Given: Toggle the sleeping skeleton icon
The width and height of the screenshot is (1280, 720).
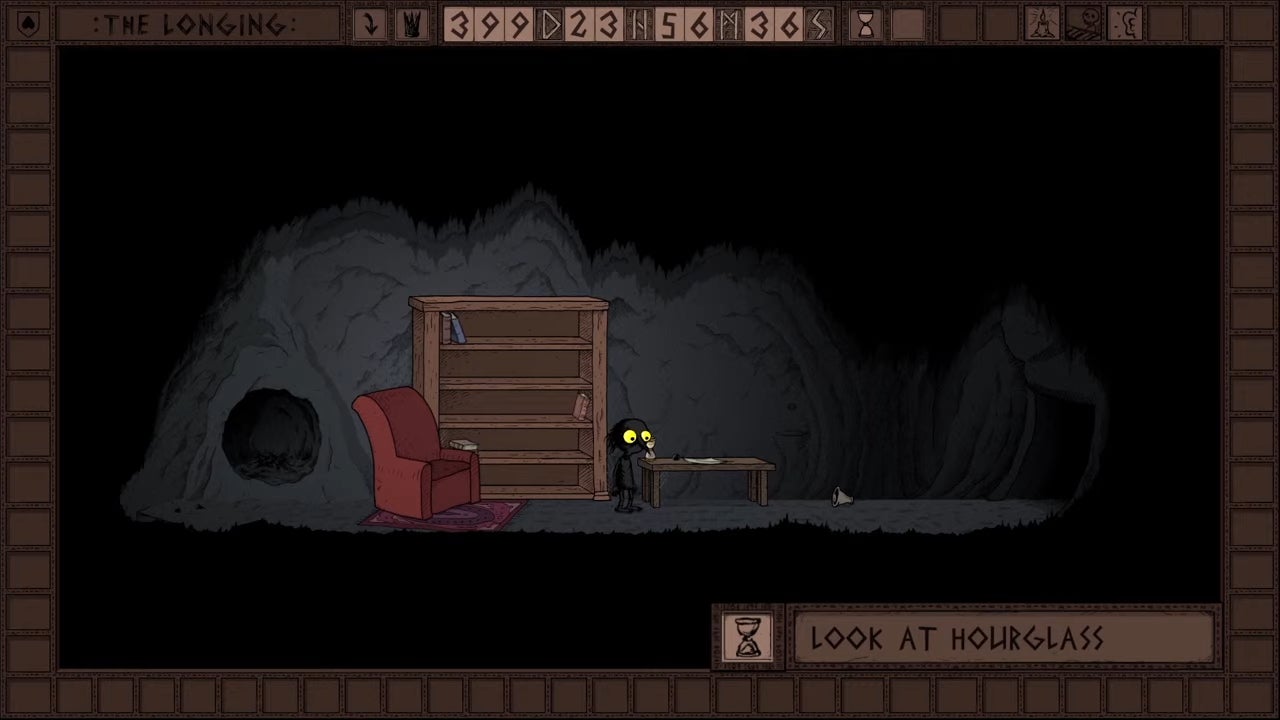Looking at the screenshot, I should tap(1084, 25).
